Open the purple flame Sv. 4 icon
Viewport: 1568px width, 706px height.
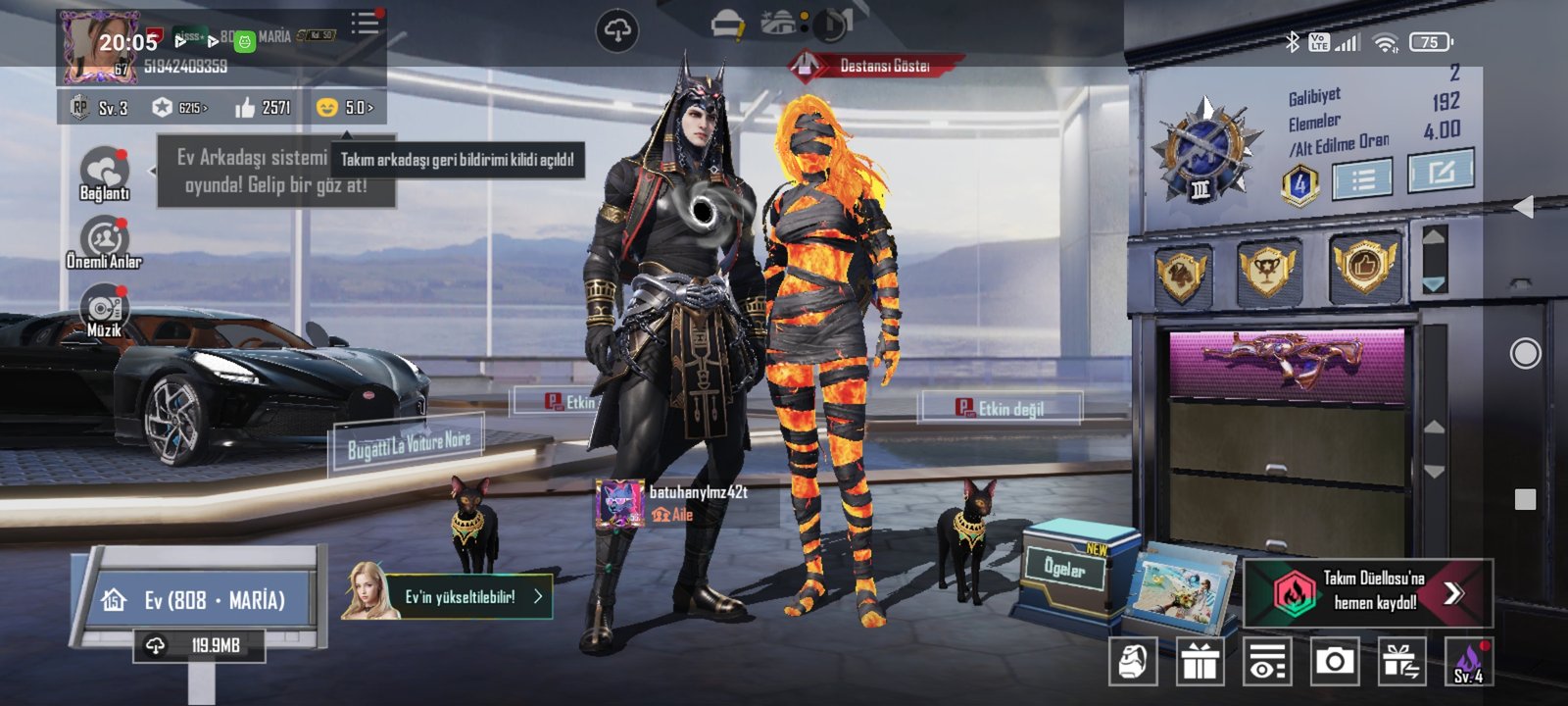pyautogui.click(x=1468, y=662)
